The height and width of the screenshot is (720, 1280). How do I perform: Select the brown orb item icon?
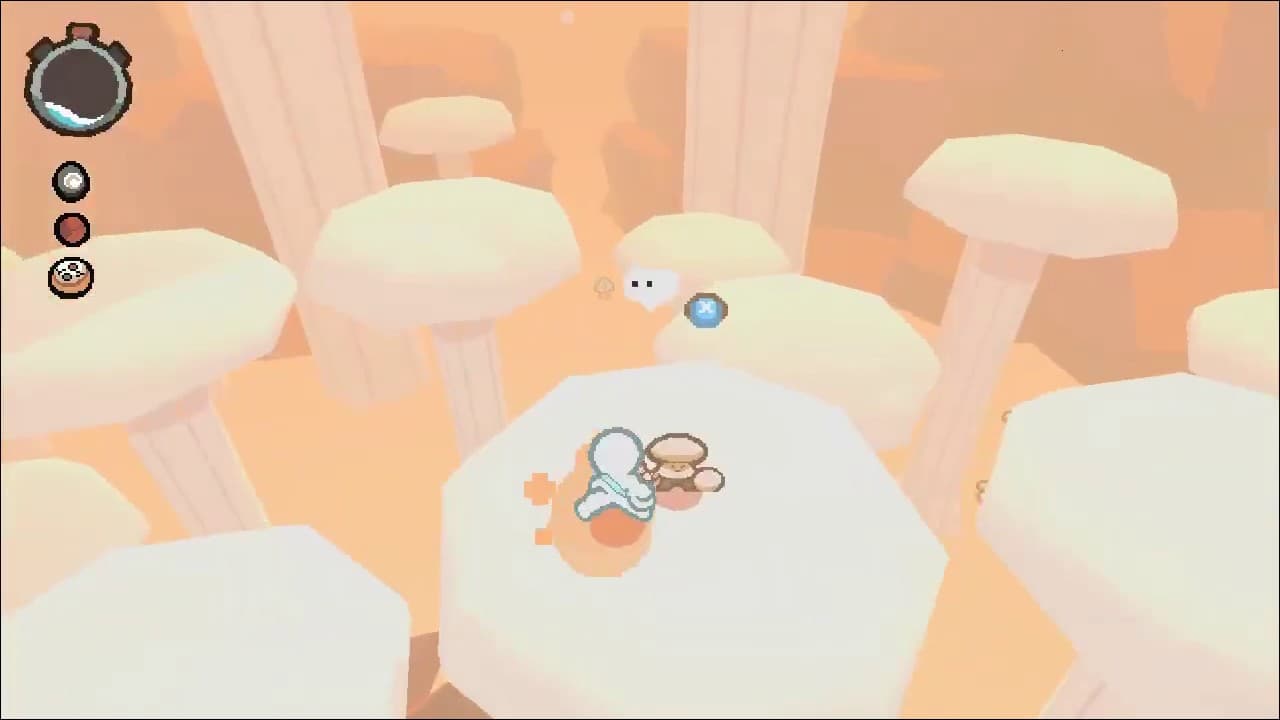[70, 230]
